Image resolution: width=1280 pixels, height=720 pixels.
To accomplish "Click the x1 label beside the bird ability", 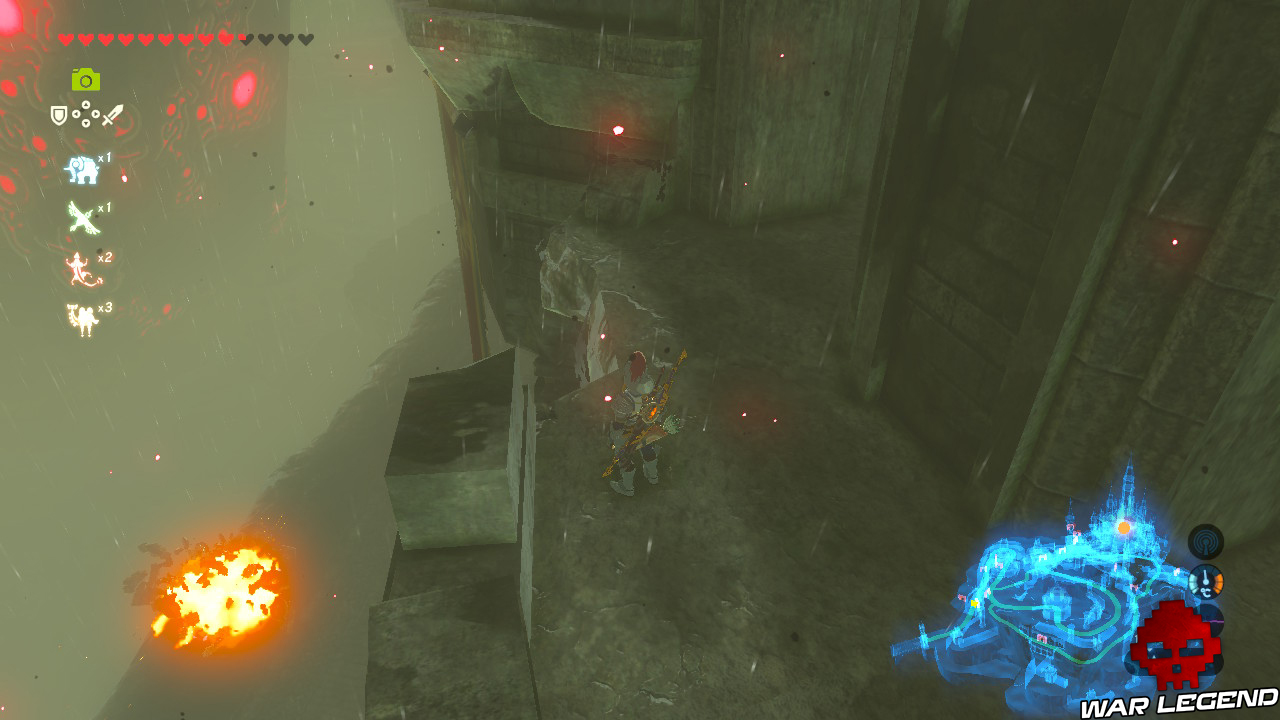I will [104, 208].
